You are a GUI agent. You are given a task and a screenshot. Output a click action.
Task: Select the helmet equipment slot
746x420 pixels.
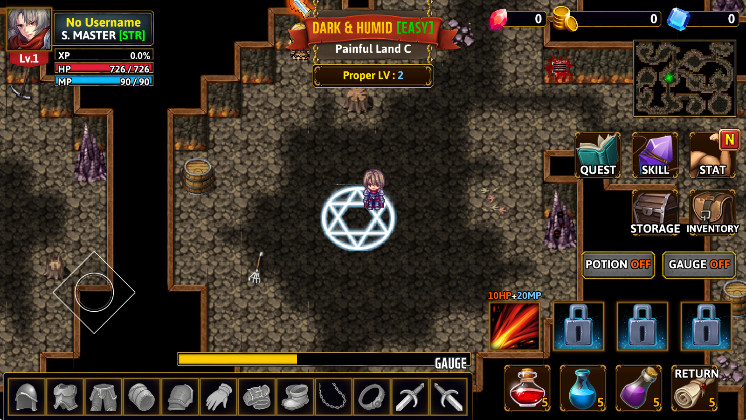pyautogui.click(x=27, y=397)
